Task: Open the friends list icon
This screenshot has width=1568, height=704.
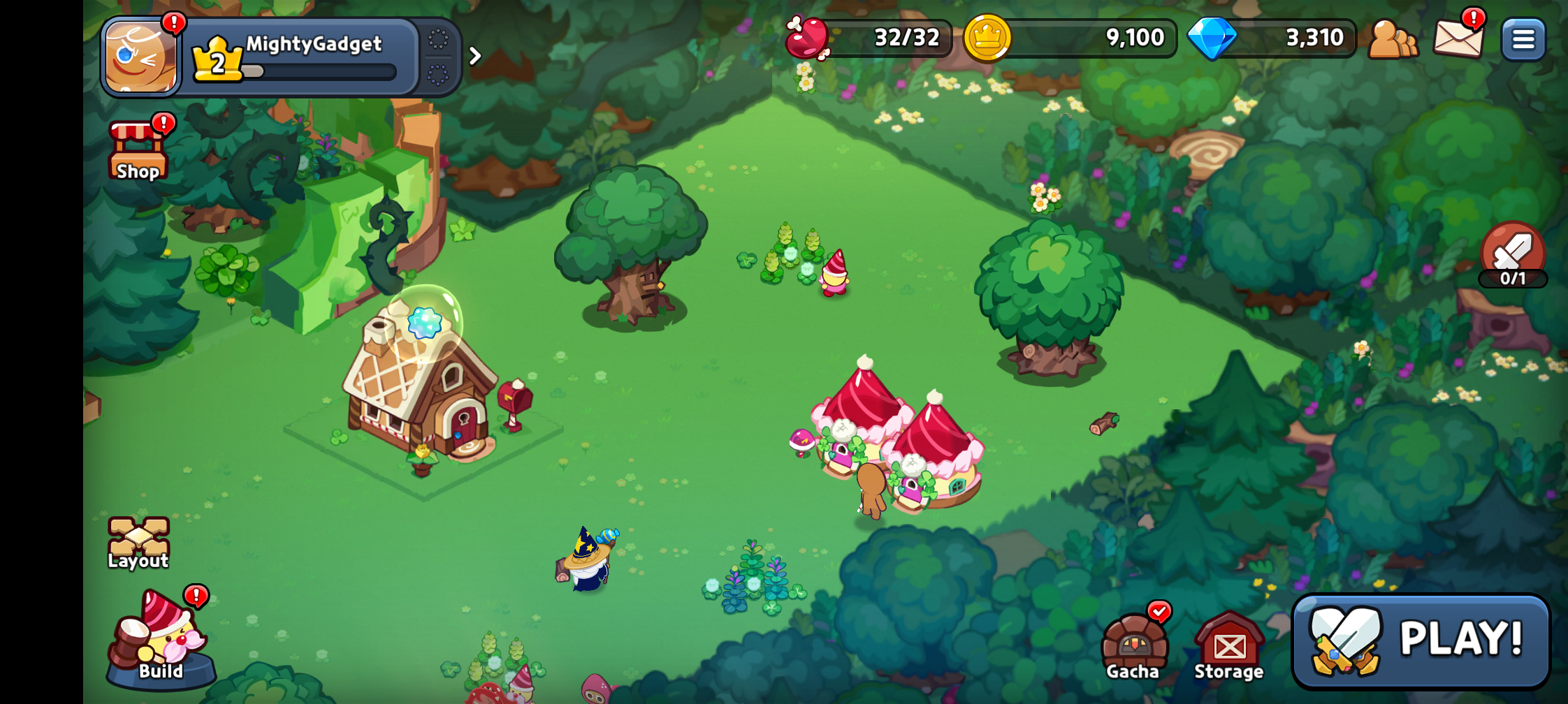Action: pos(1393,39)
